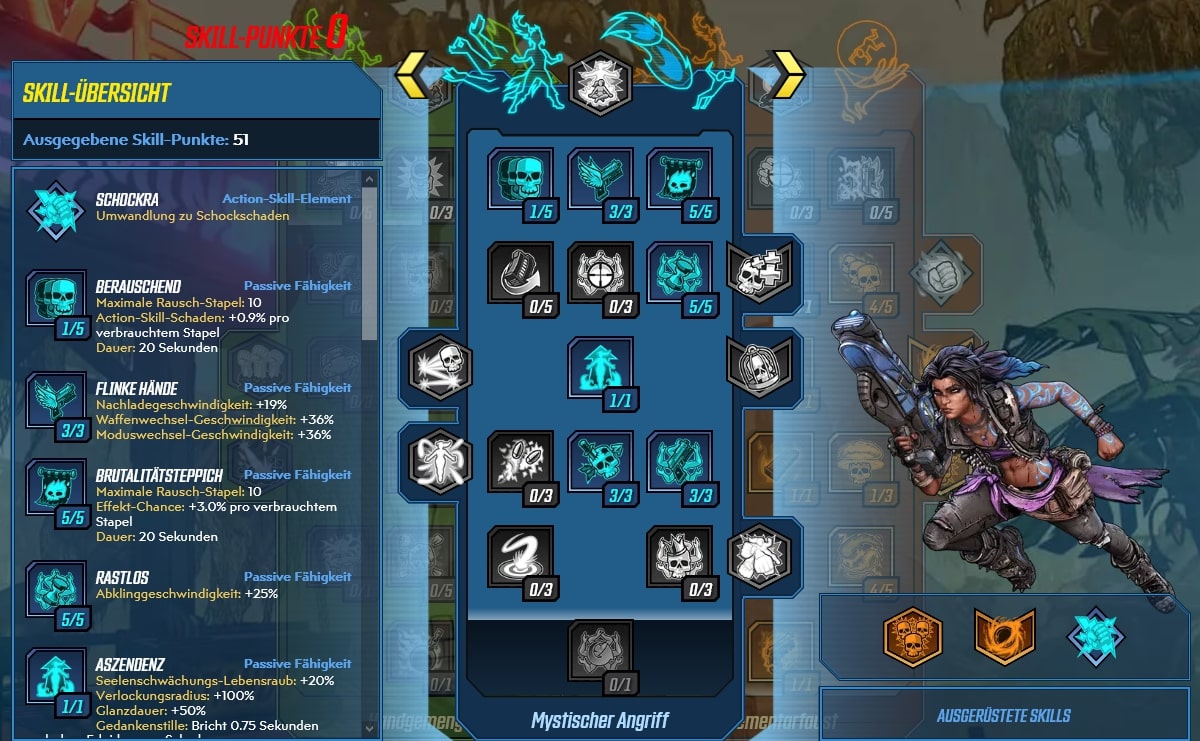Click the equipped orange three-skulls hexagon skill
Image resolution: width=1200 pixels, height=741 pixels.
(x=913, y=637)
